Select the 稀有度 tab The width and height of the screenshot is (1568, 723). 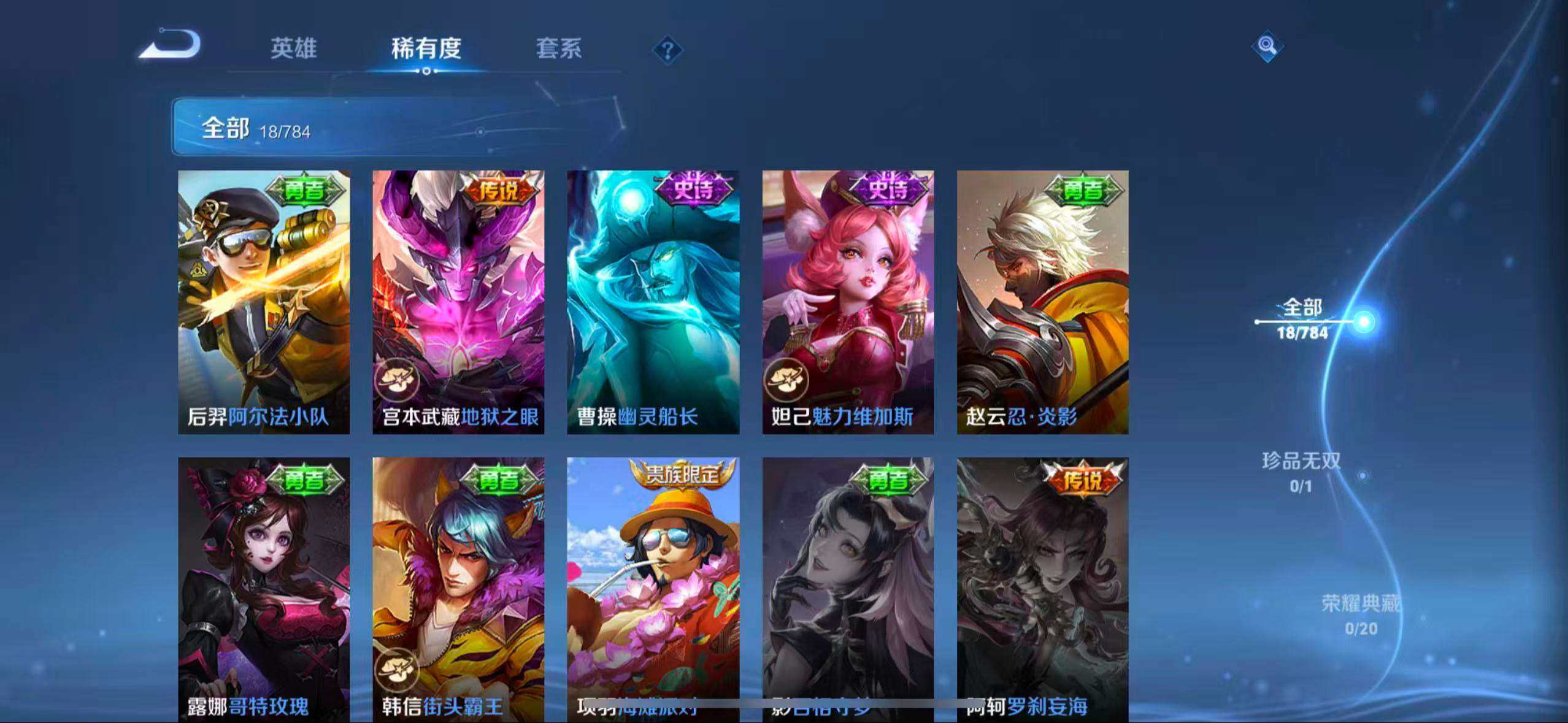coord(426,49)
